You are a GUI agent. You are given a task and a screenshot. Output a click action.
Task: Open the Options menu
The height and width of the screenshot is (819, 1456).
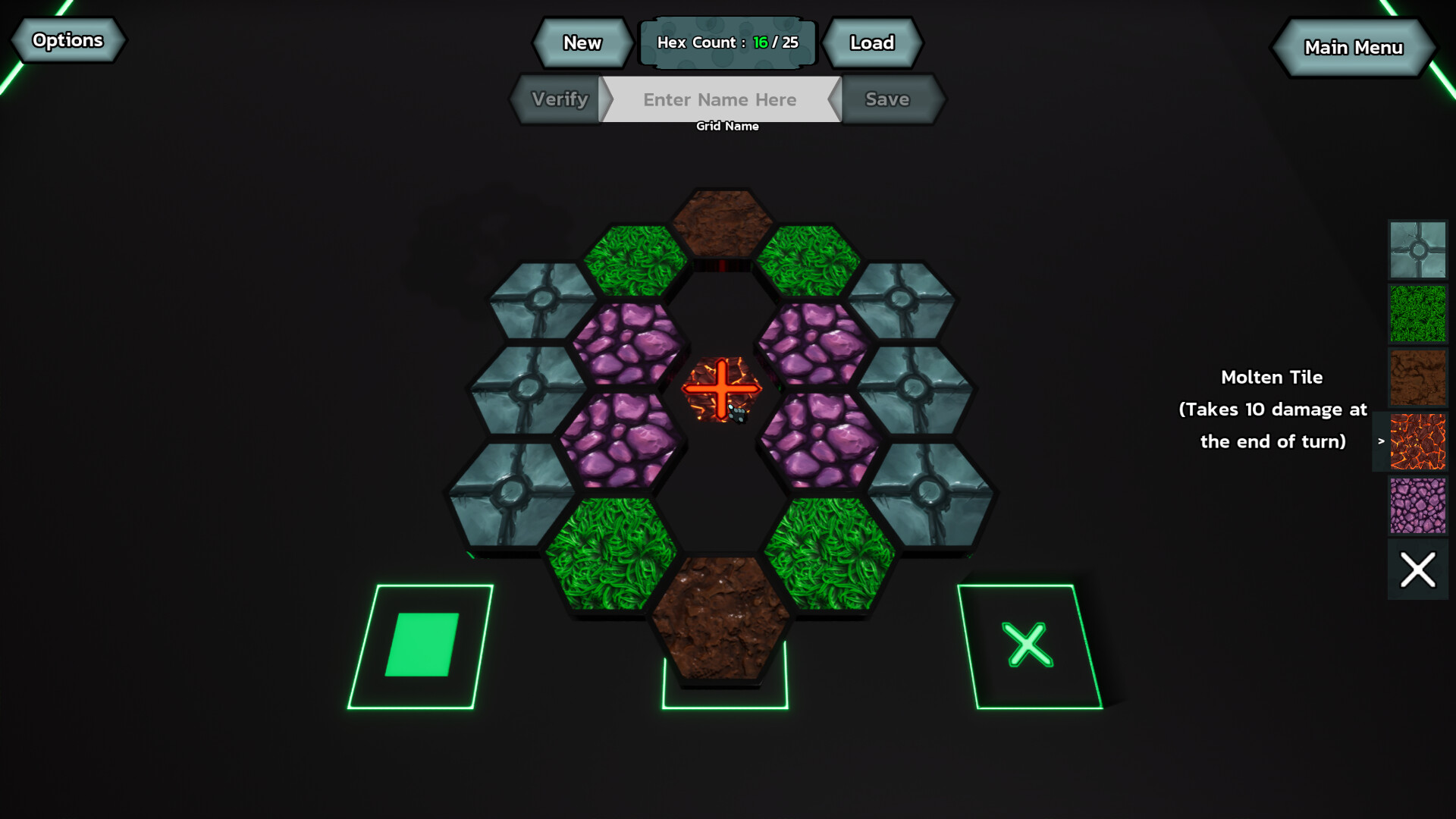67,40
